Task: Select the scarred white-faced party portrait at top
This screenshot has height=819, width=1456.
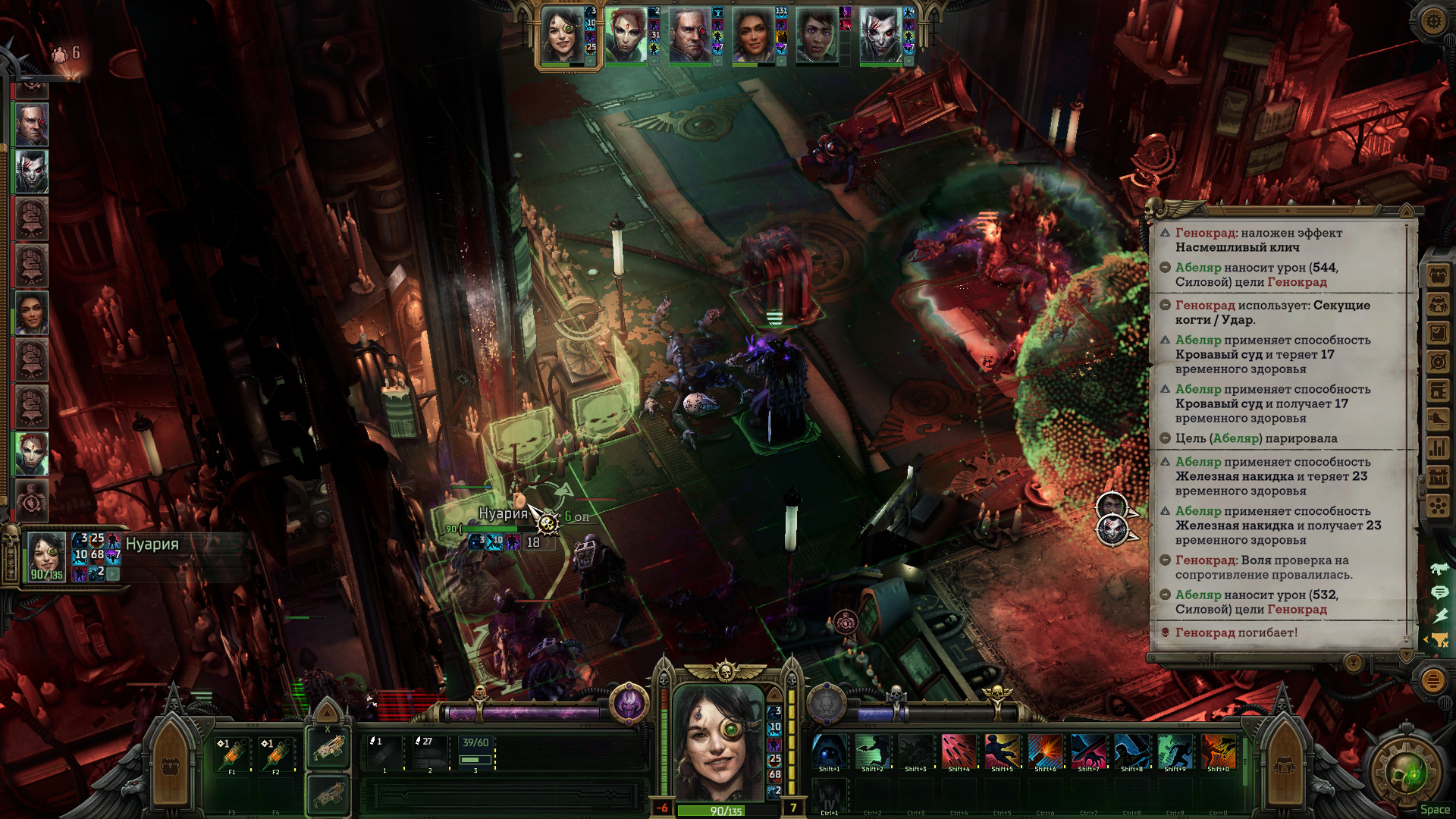Action: coord(880,36)
